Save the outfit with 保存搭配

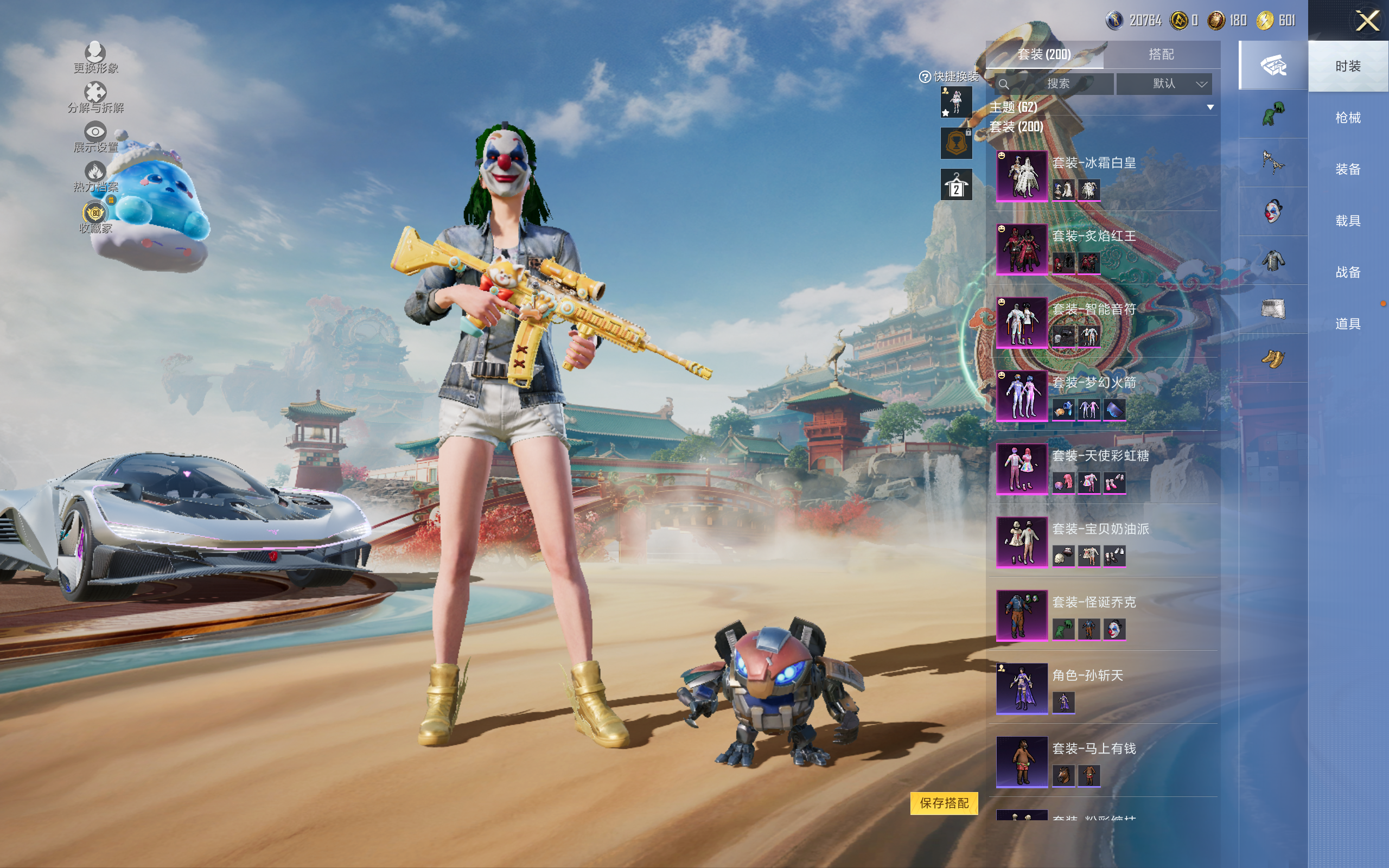[944, 802]
